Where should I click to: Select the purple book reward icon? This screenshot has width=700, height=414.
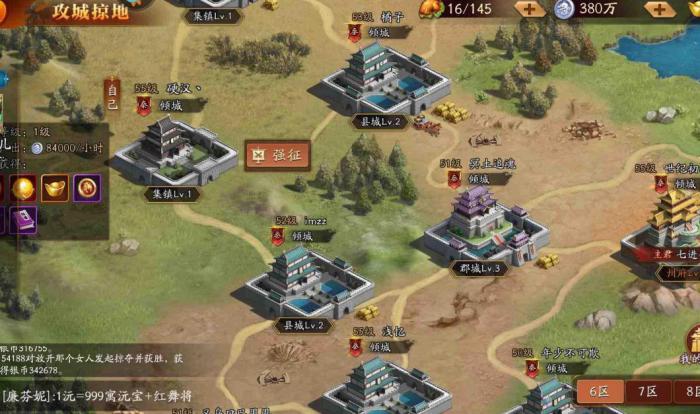24,221
